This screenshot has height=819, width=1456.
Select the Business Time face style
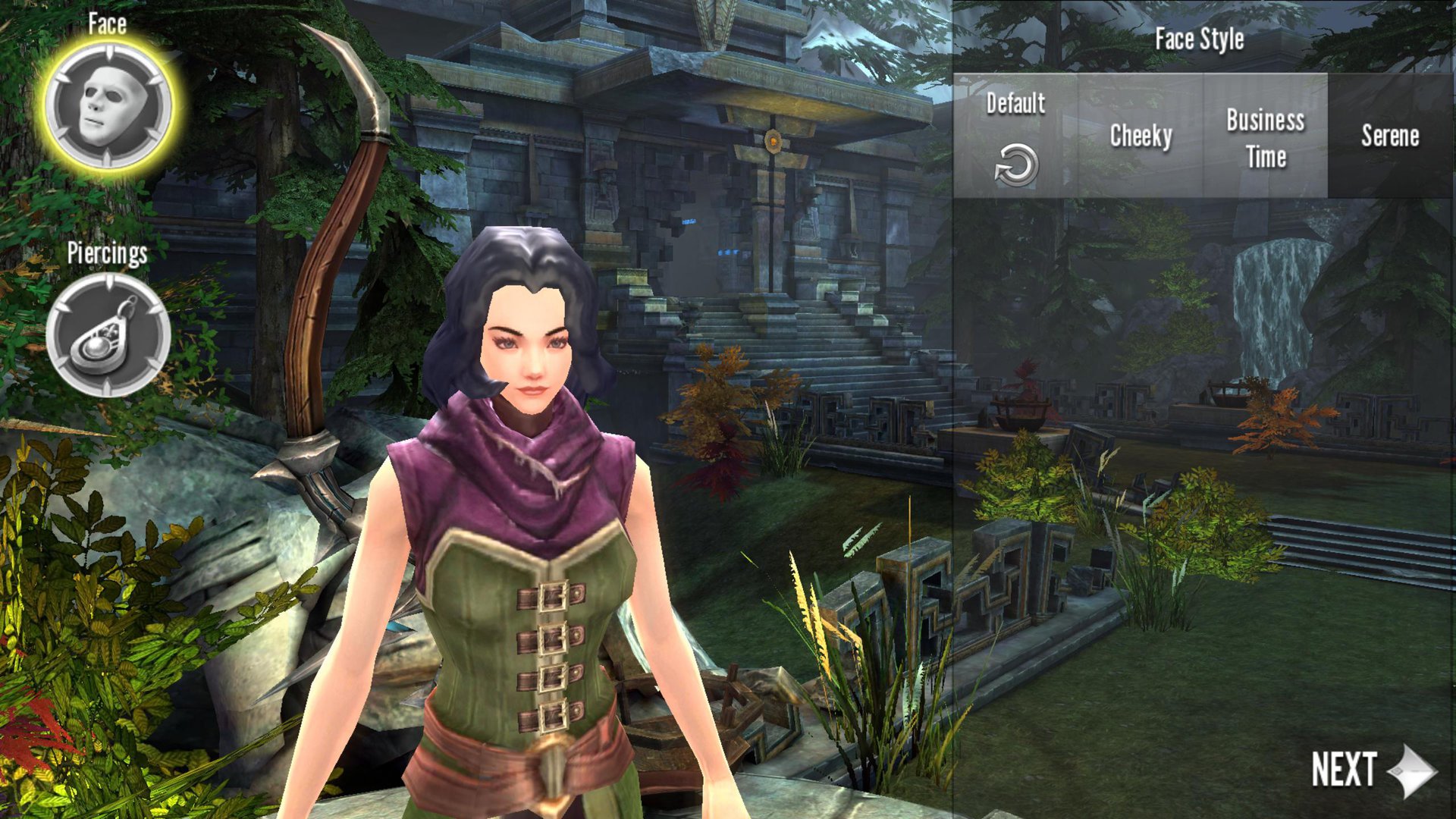pos(1265,136)
